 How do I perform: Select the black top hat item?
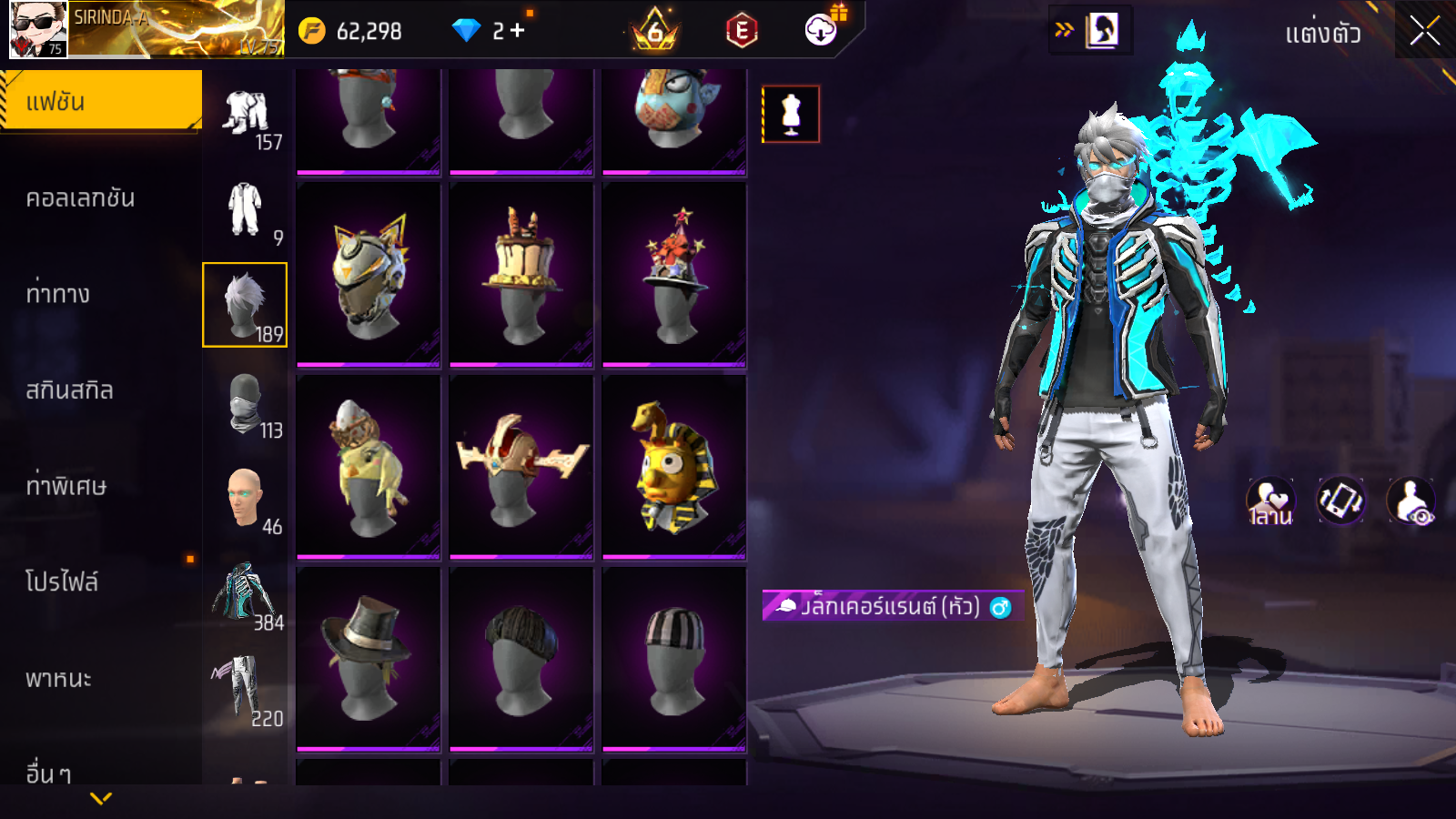coord(369,659)
